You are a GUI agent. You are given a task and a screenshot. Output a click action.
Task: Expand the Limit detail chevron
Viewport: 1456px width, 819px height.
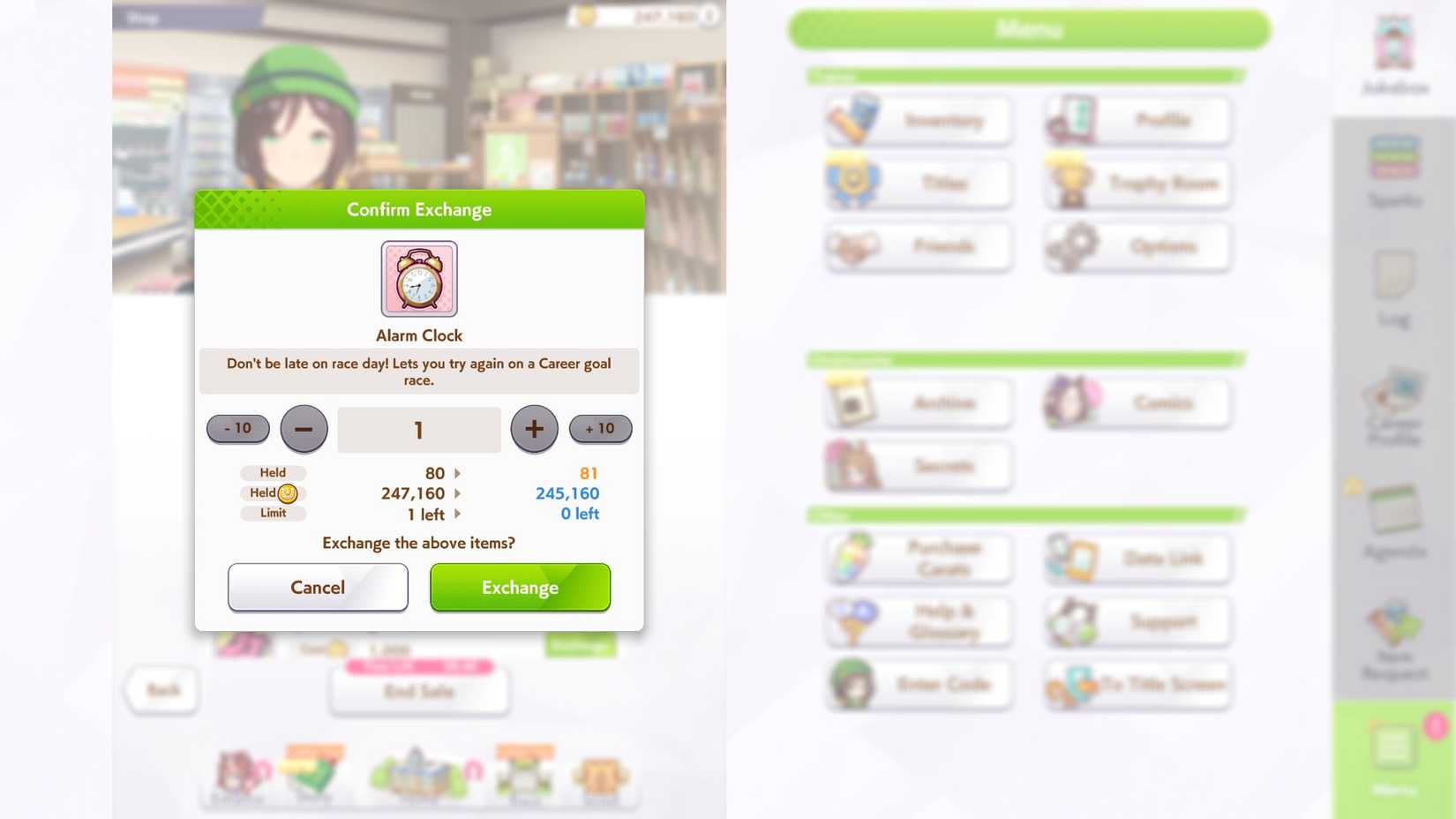pyautogui.click(x=457, y=514)
